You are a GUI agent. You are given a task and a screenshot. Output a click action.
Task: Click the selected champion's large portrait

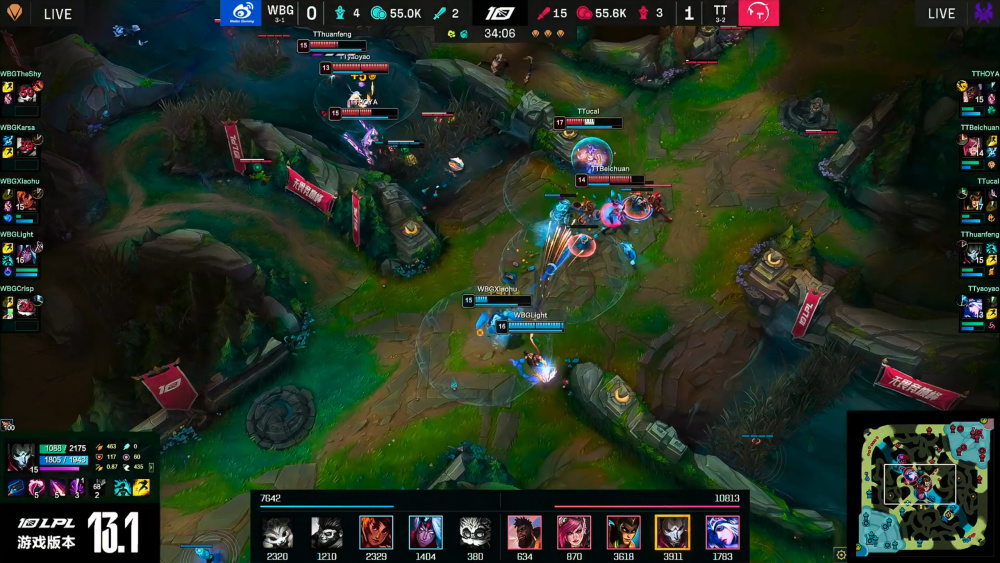(x=21, y=456)
